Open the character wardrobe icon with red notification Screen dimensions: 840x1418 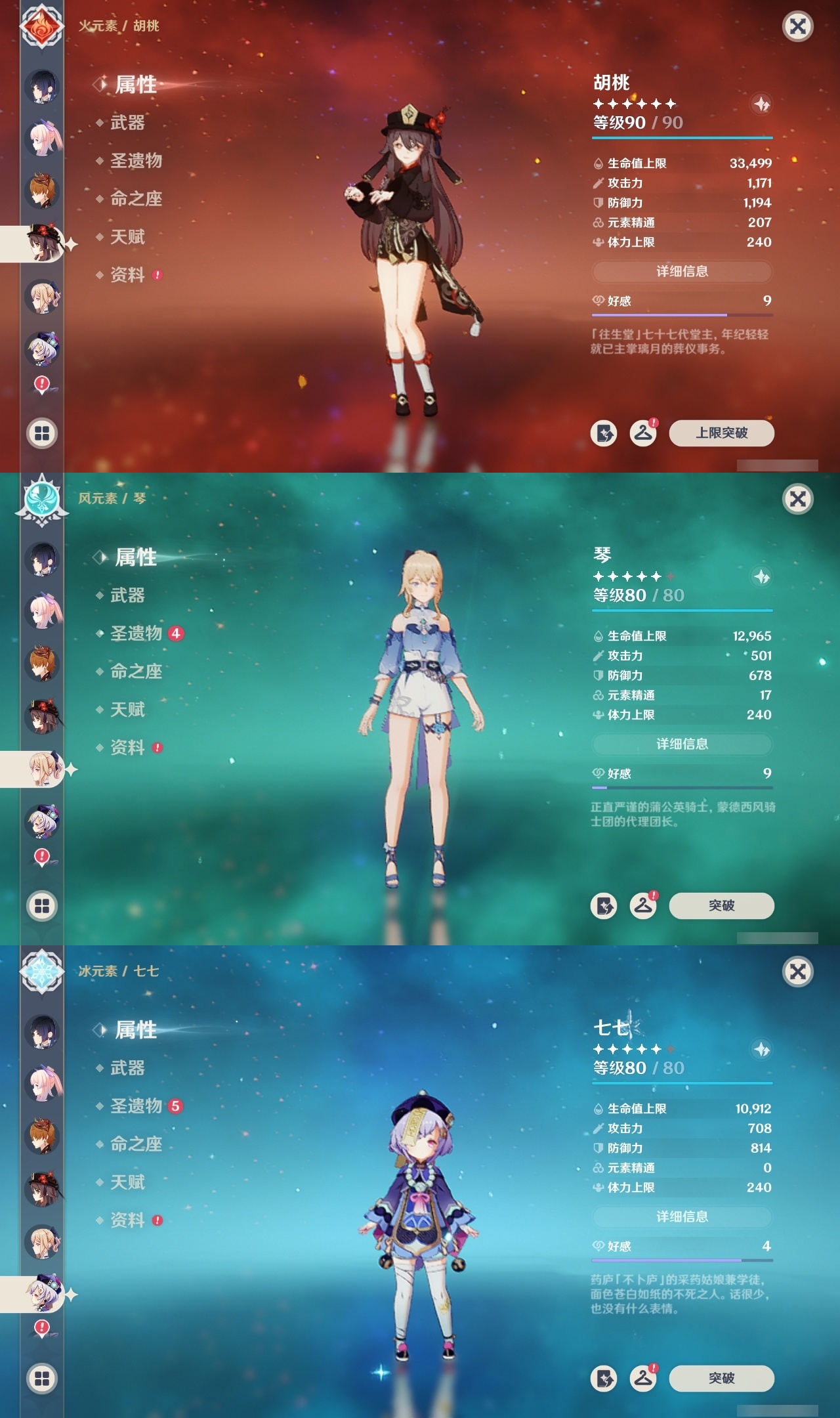[x=644, y=433]
